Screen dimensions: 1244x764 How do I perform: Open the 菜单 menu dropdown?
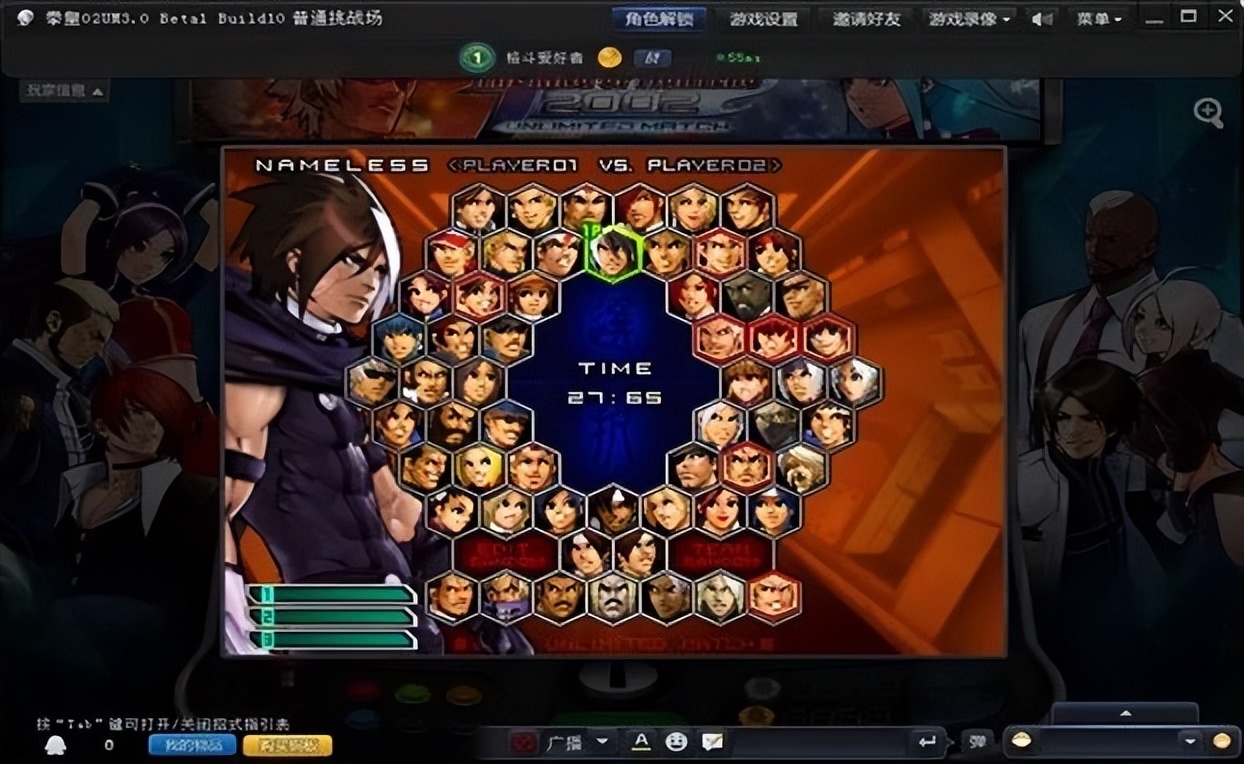pyautogui.click(x=1099, y=19)
